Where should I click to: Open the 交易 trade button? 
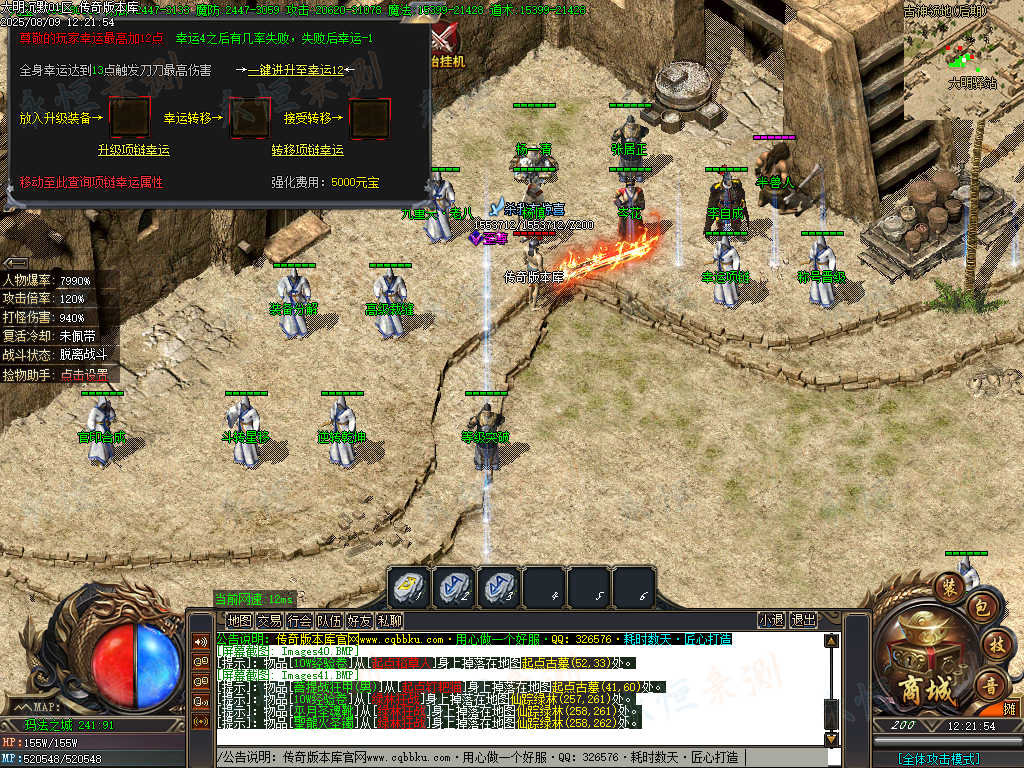pyautogui.click(x=269, y=621)
